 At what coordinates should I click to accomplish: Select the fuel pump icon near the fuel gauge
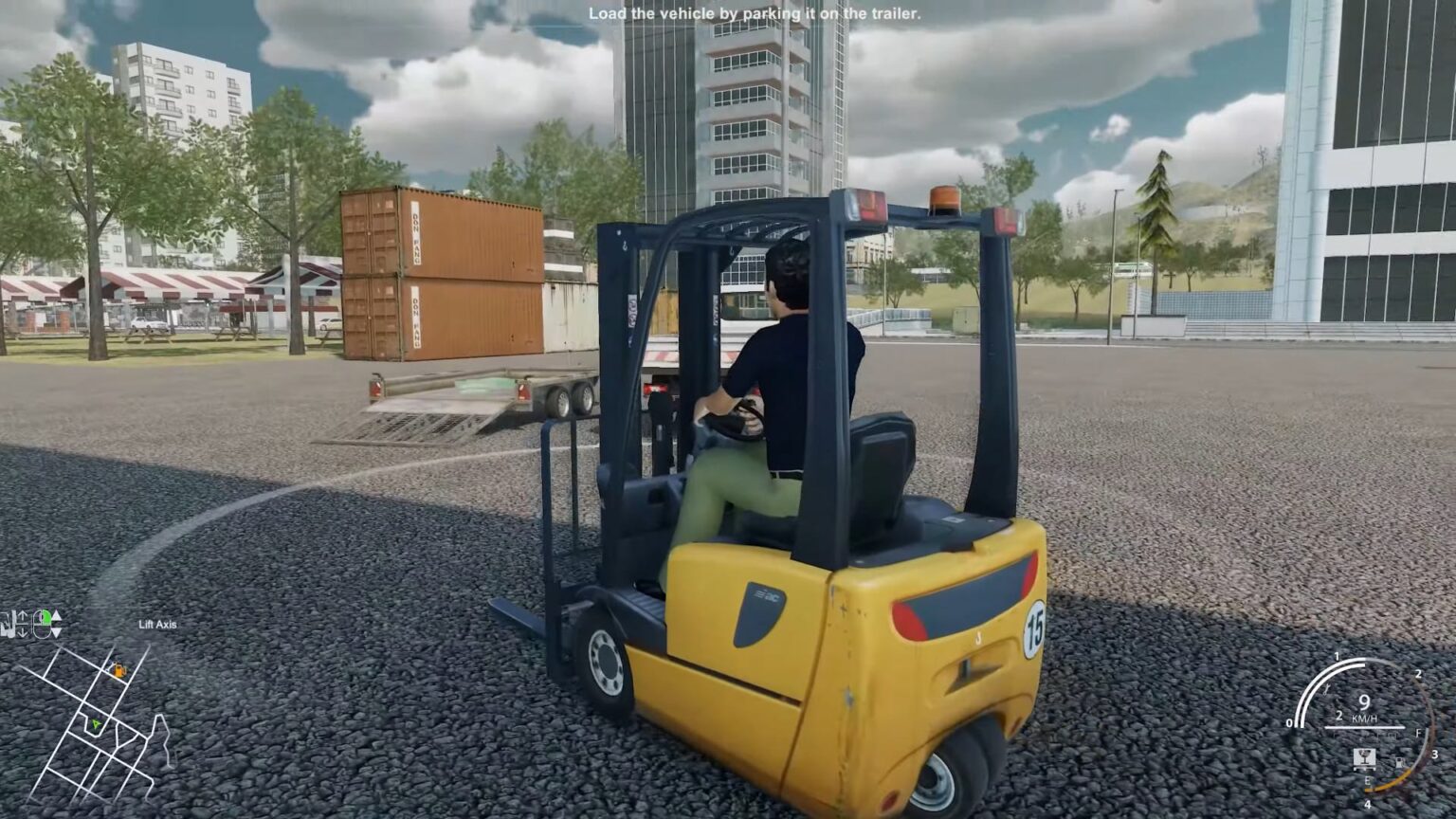(1399, 760)
